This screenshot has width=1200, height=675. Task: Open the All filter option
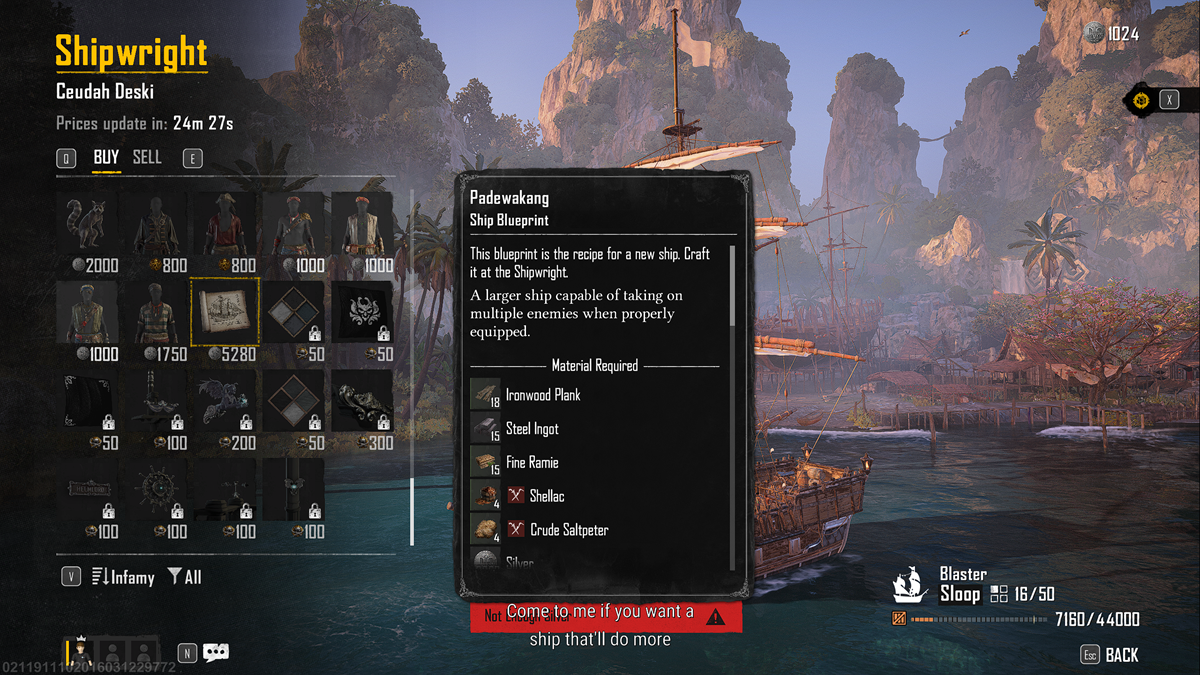[185, 577]
